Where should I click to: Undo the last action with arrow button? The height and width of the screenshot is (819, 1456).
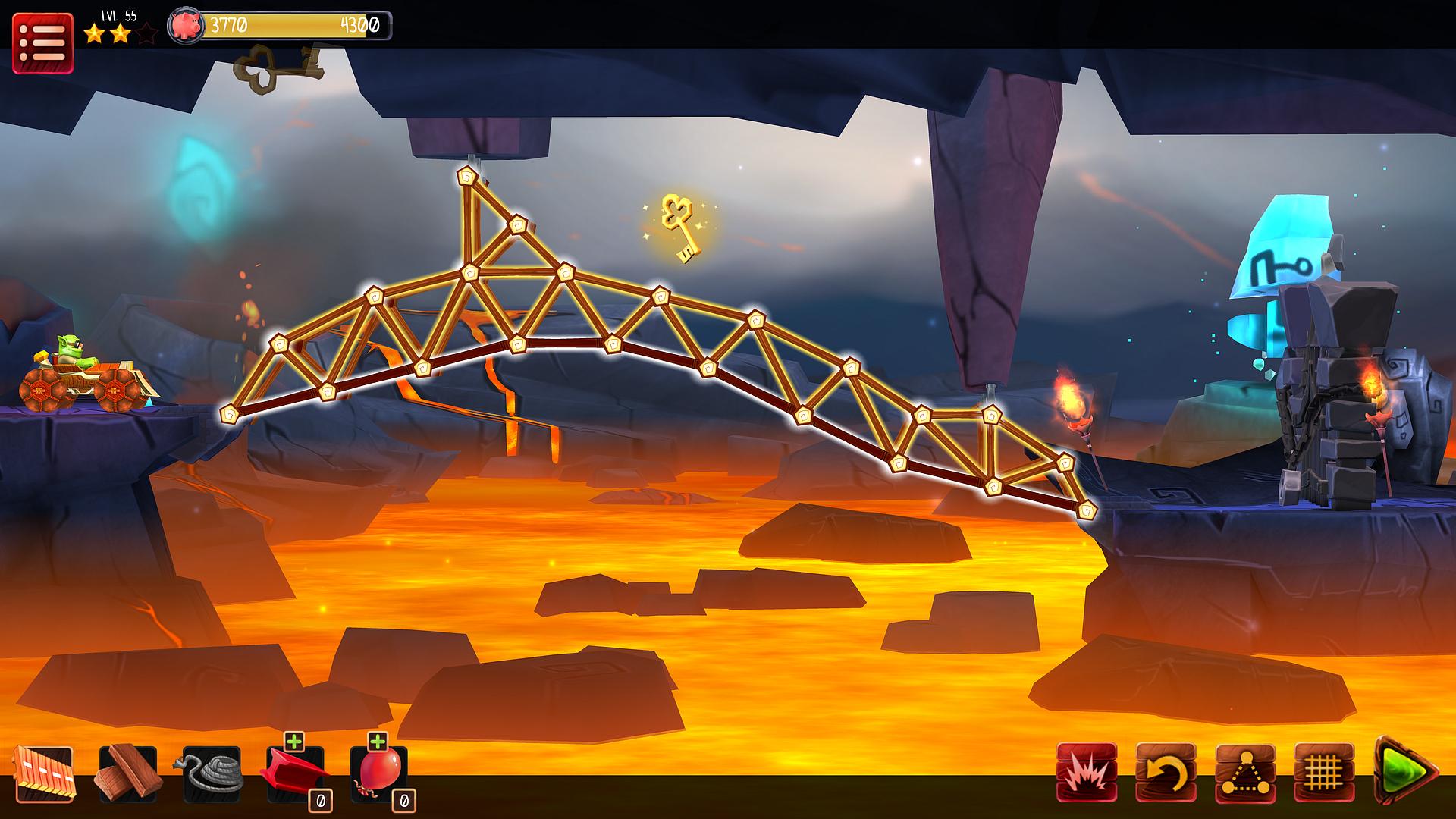1166,772
